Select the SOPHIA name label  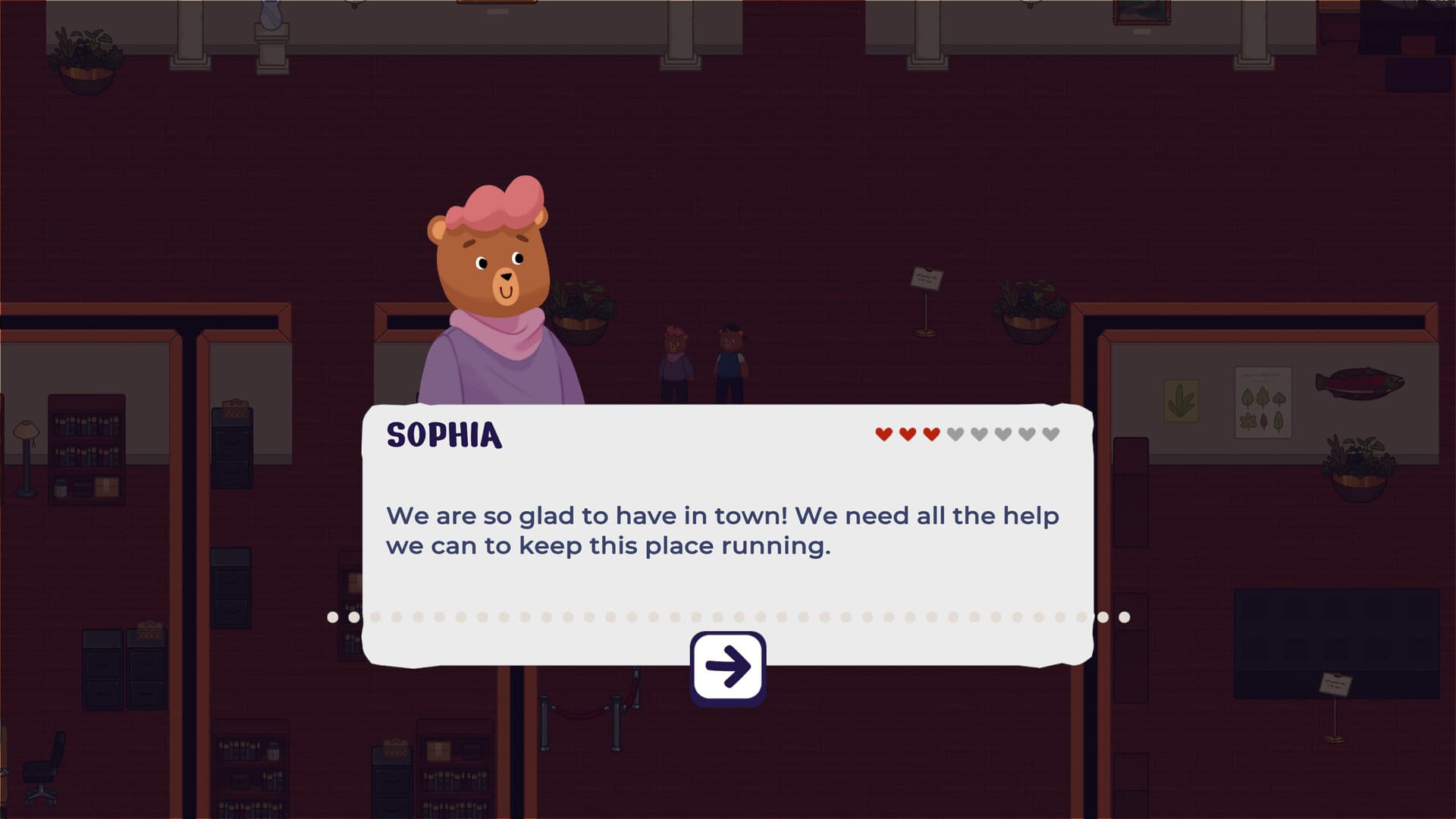(444, 436)
